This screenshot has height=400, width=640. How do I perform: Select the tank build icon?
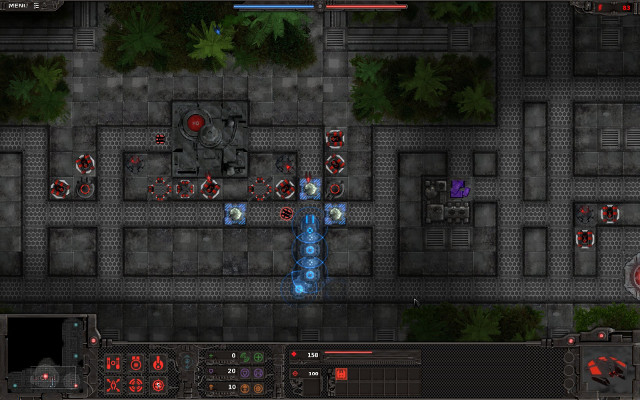(113, 362)
